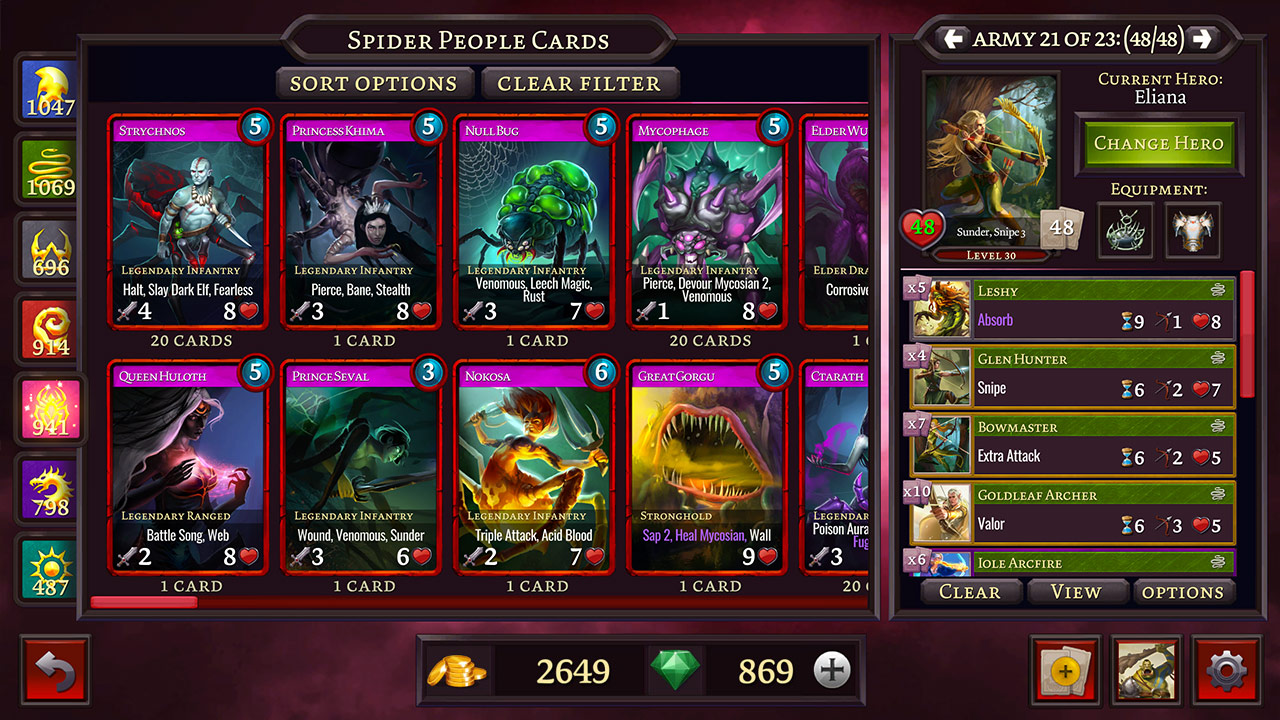Go to the previous army arrow

point(953,39)
